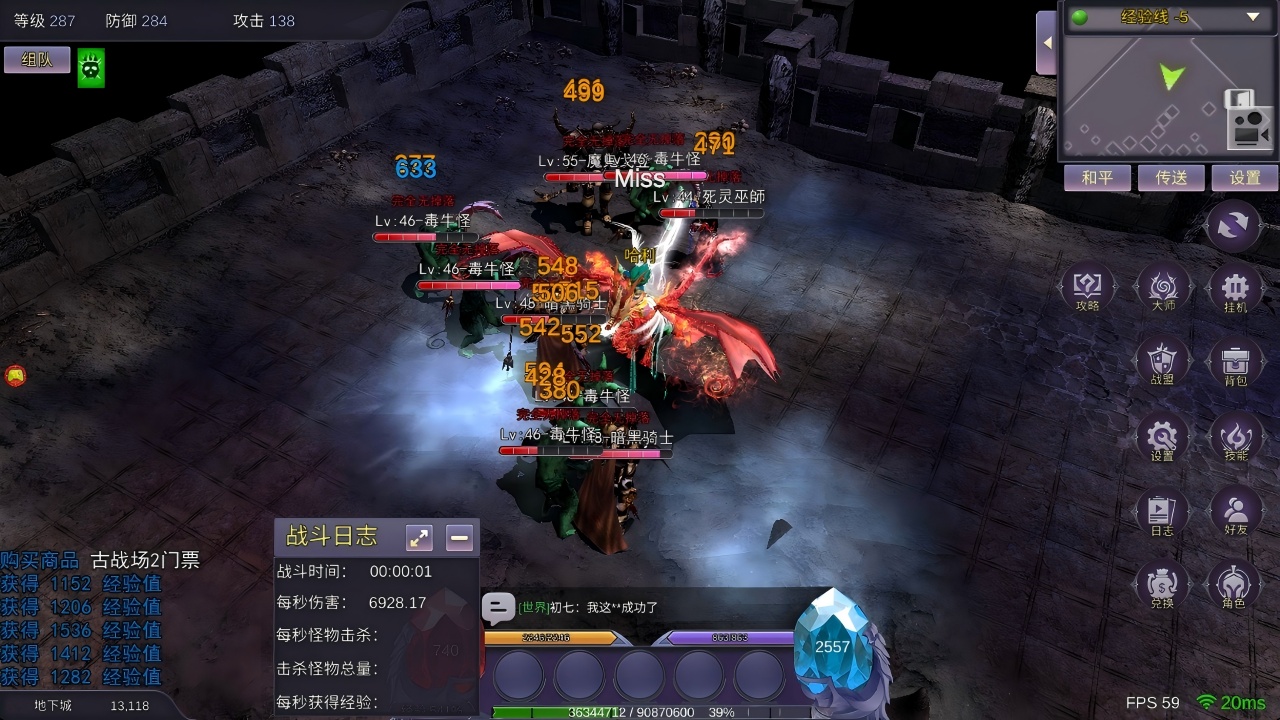Minimize the 战斗日志 battle log

point(460,538)
